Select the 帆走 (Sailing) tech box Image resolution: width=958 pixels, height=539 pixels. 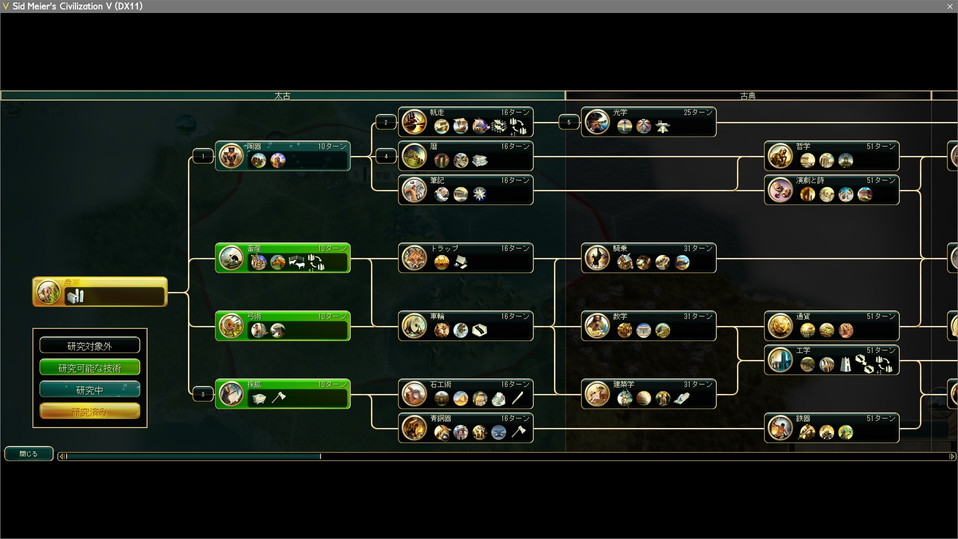(x=466, y=122)
